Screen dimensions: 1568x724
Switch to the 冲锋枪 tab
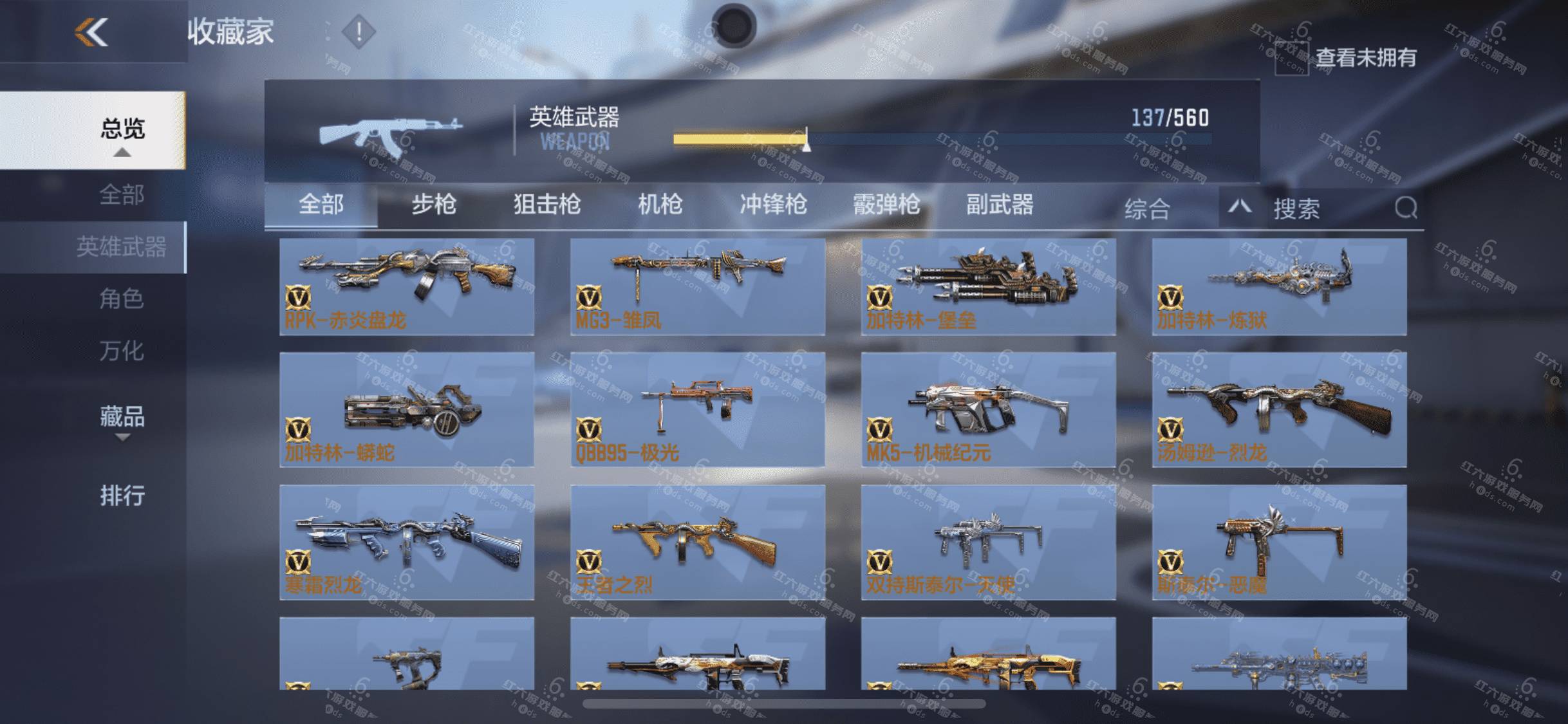tap(773, 205)
